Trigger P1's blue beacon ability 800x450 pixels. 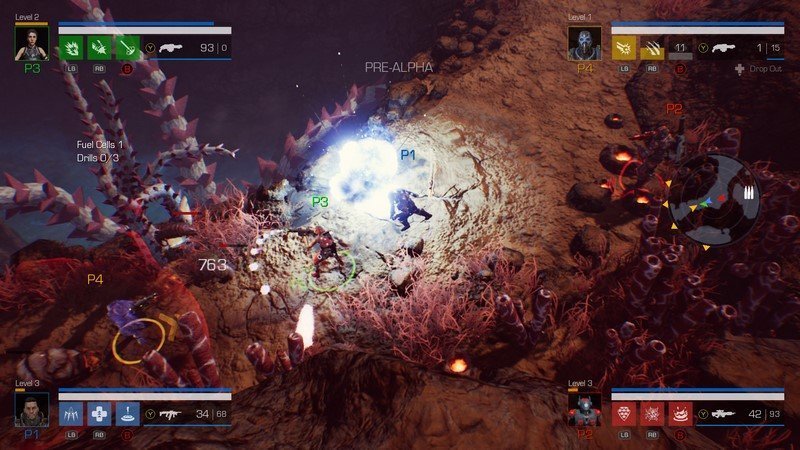(x=127, y=414)
